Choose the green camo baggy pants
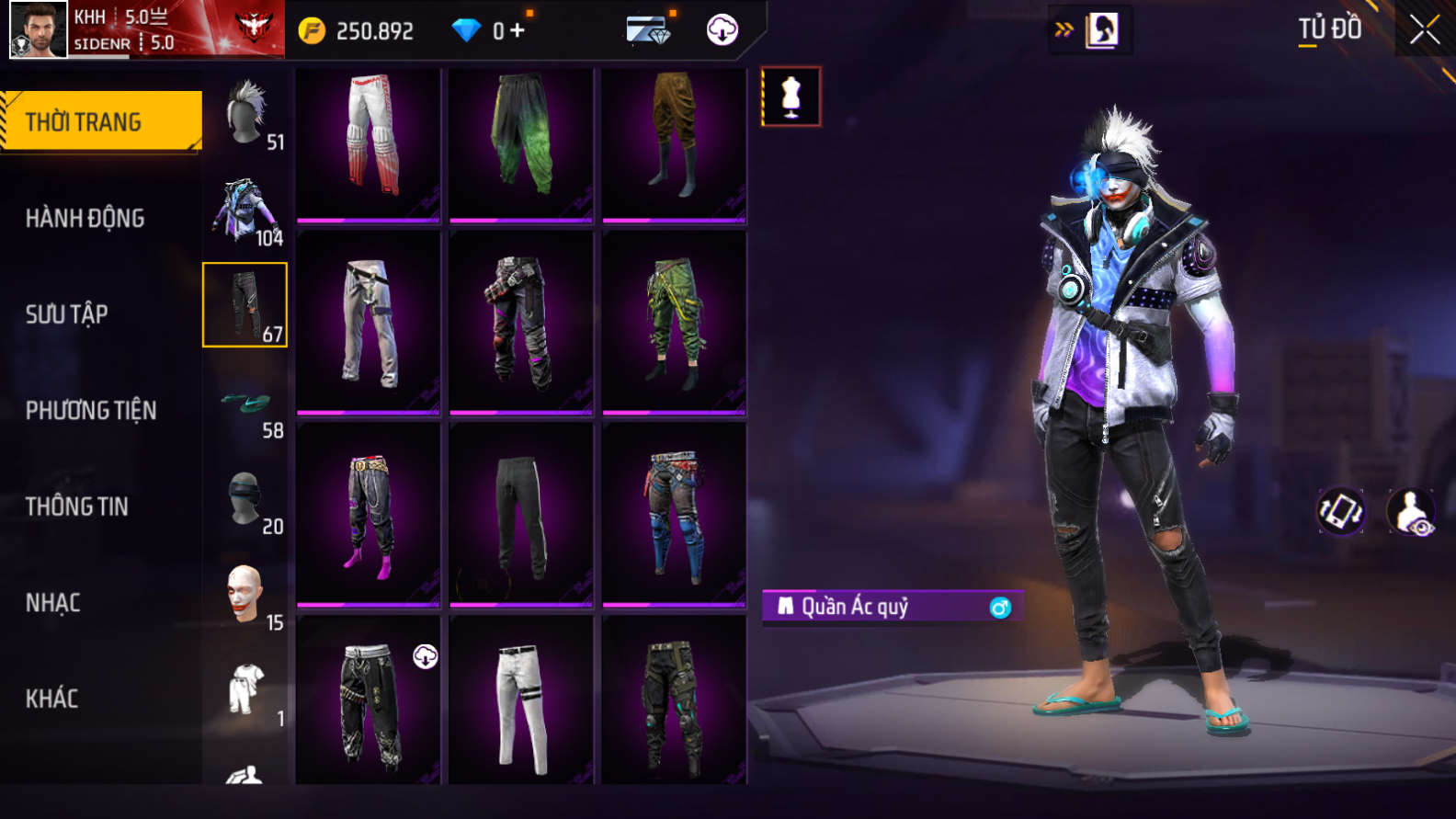1456x819 pixels. tap(674, 322)
